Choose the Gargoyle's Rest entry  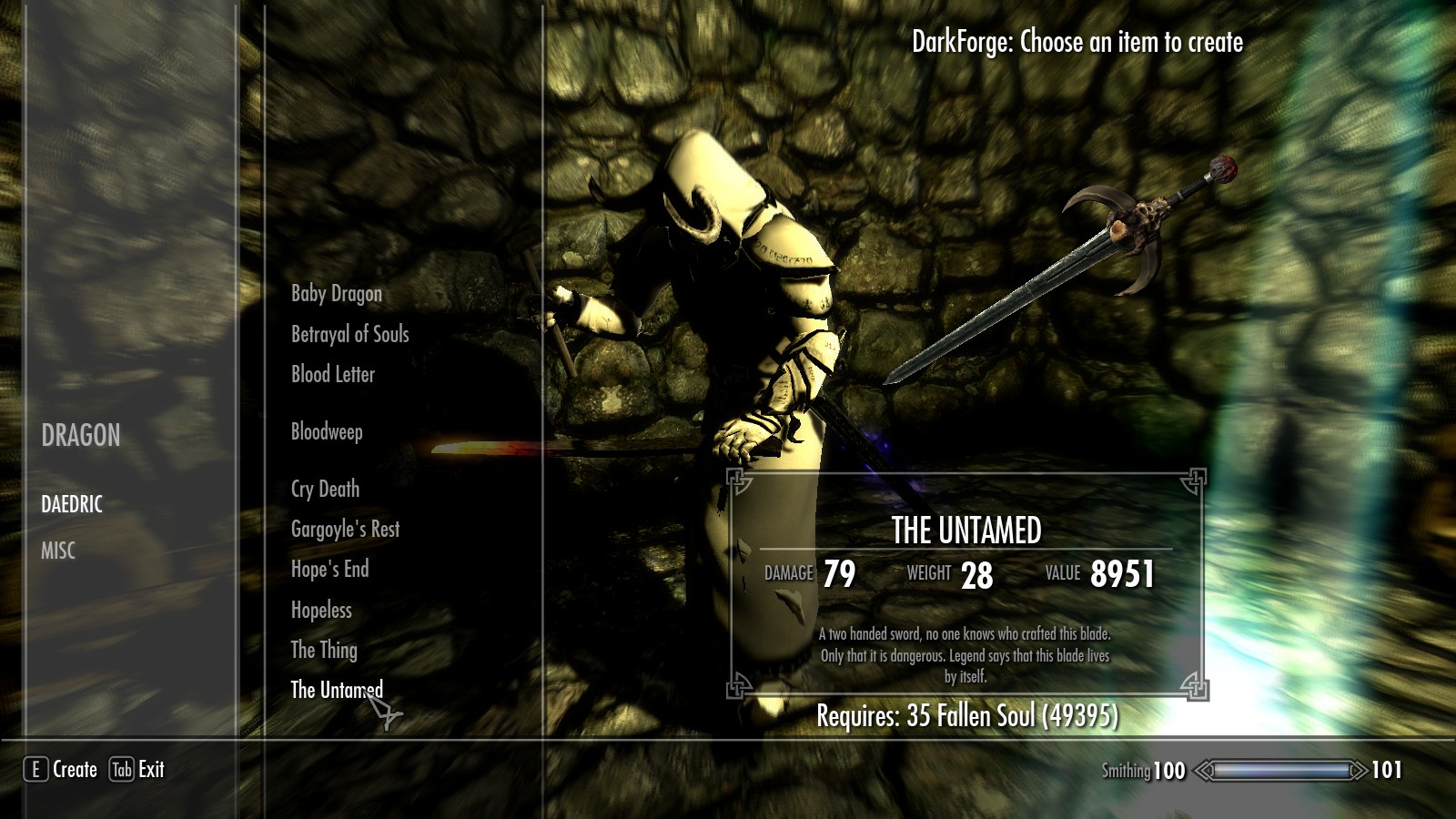point(346,529)
